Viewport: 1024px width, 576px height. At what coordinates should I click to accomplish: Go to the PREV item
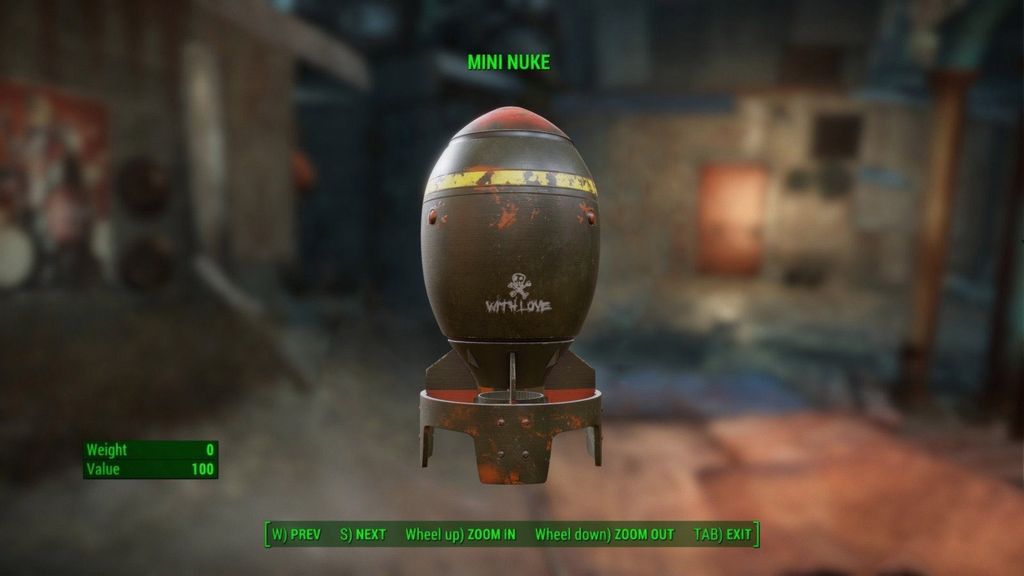tap(296, 535)
